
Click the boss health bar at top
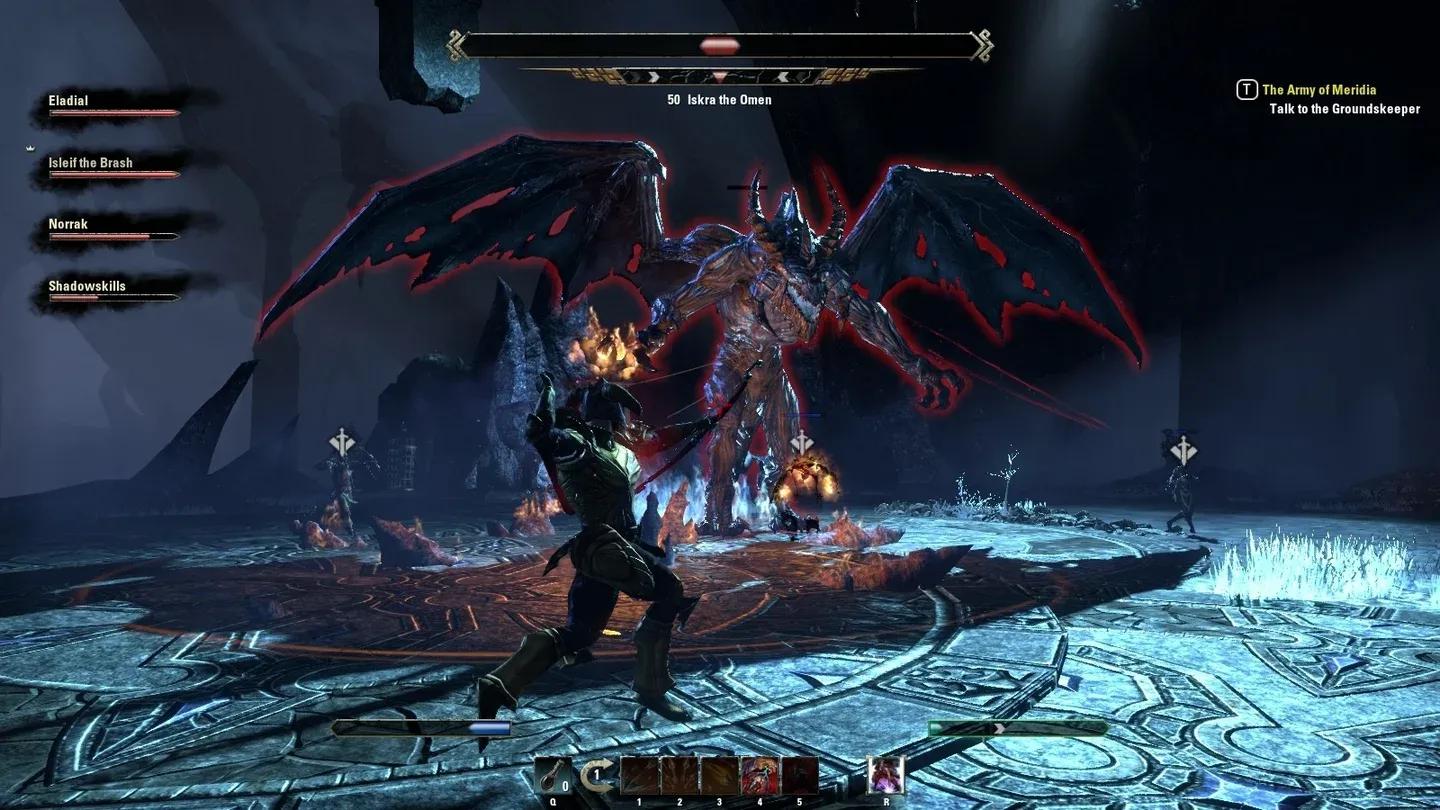[x=722, y=44]
